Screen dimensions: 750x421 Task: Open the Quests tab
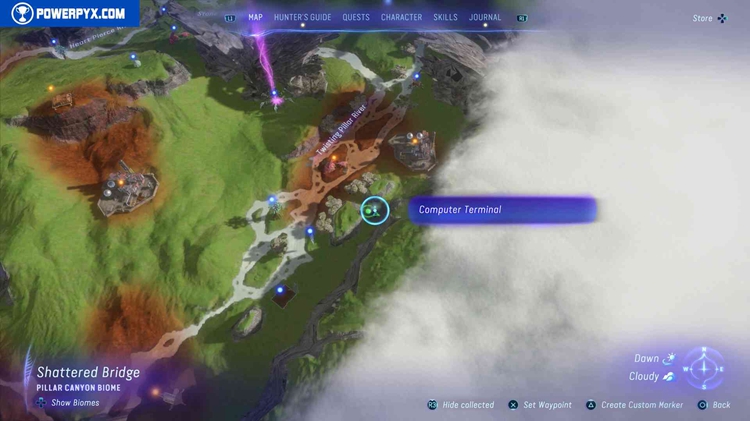[x=355, y=17]
